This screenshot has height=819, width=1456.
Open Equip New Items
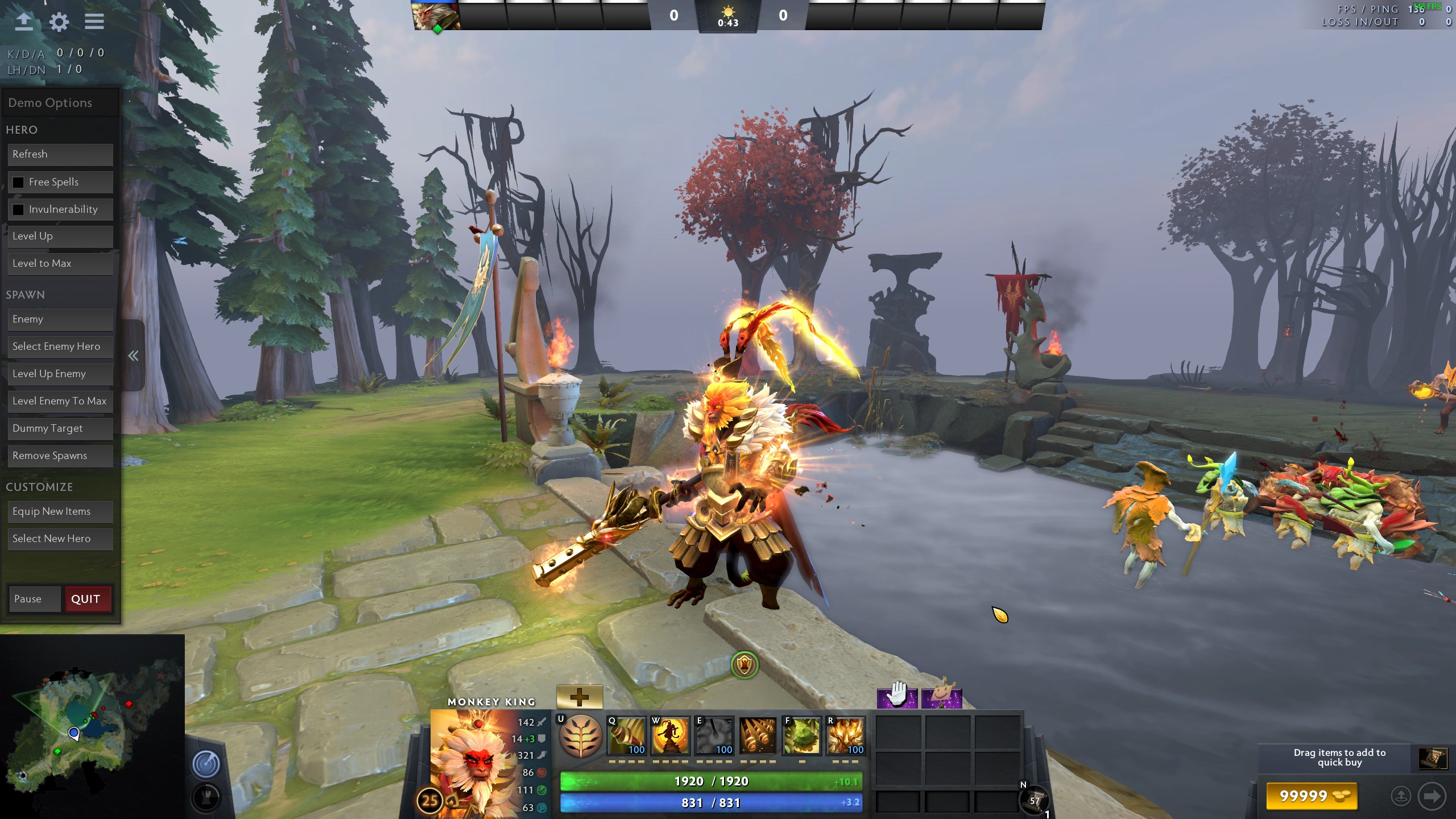(x=60, y=511)
